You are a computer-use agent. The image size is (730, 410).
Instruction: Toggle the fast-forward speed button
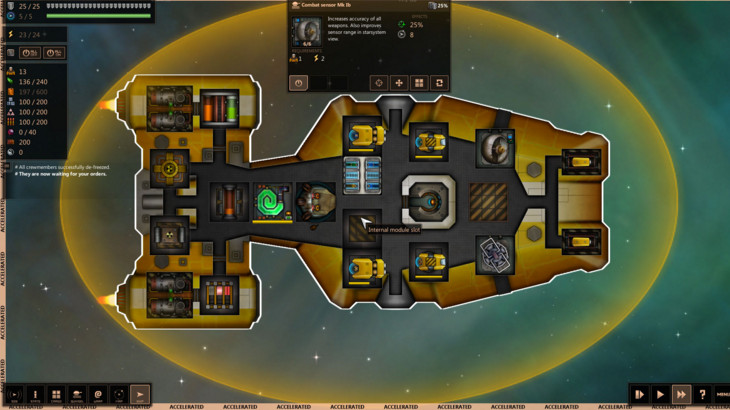681,395
